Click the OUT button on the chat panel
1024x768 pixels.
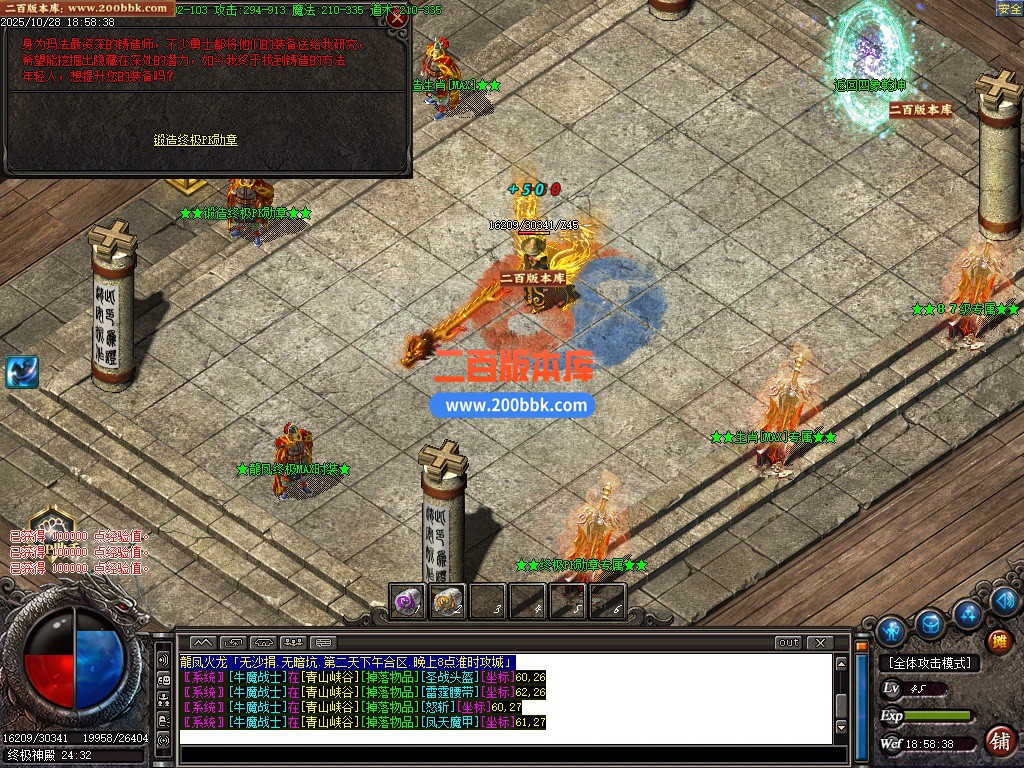788,642
